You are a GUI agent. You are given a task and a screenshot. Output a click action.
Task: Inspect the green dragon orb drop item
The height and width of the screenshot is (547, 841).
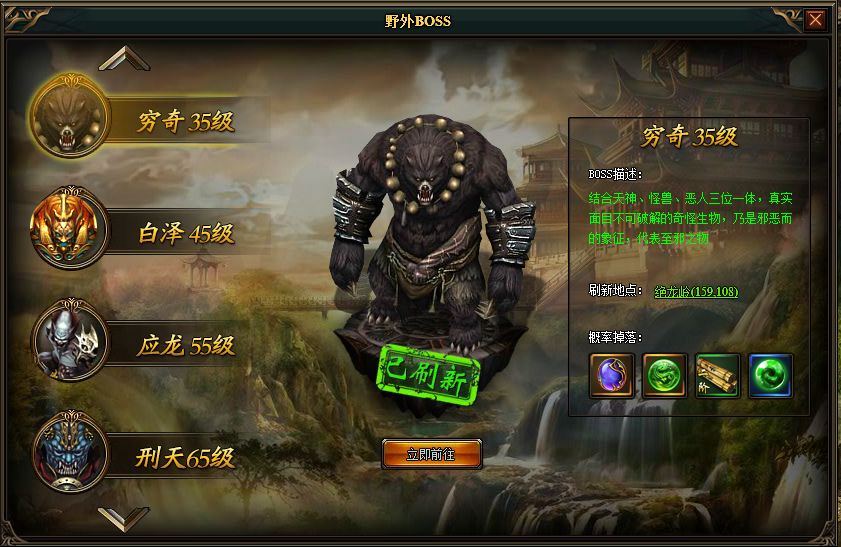point(664,376)
